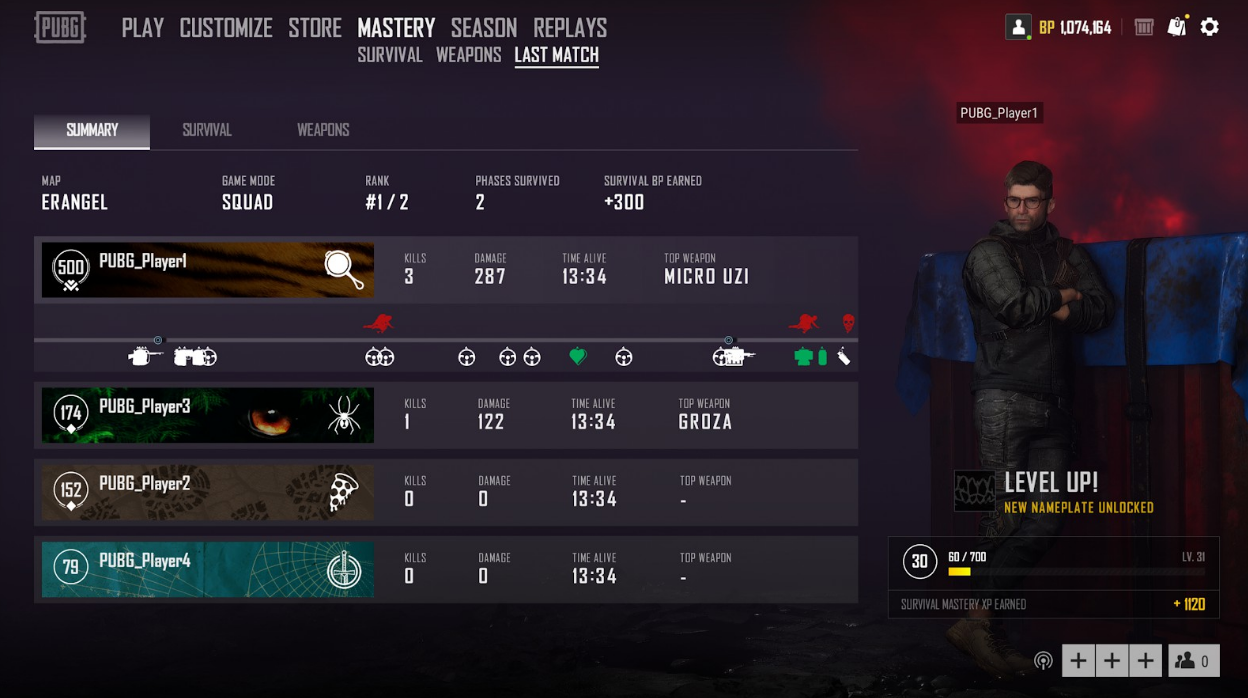Screen dimensions: 1248x698
Task: Switch to the REPLAYS menu
Action: coord(570,28)
